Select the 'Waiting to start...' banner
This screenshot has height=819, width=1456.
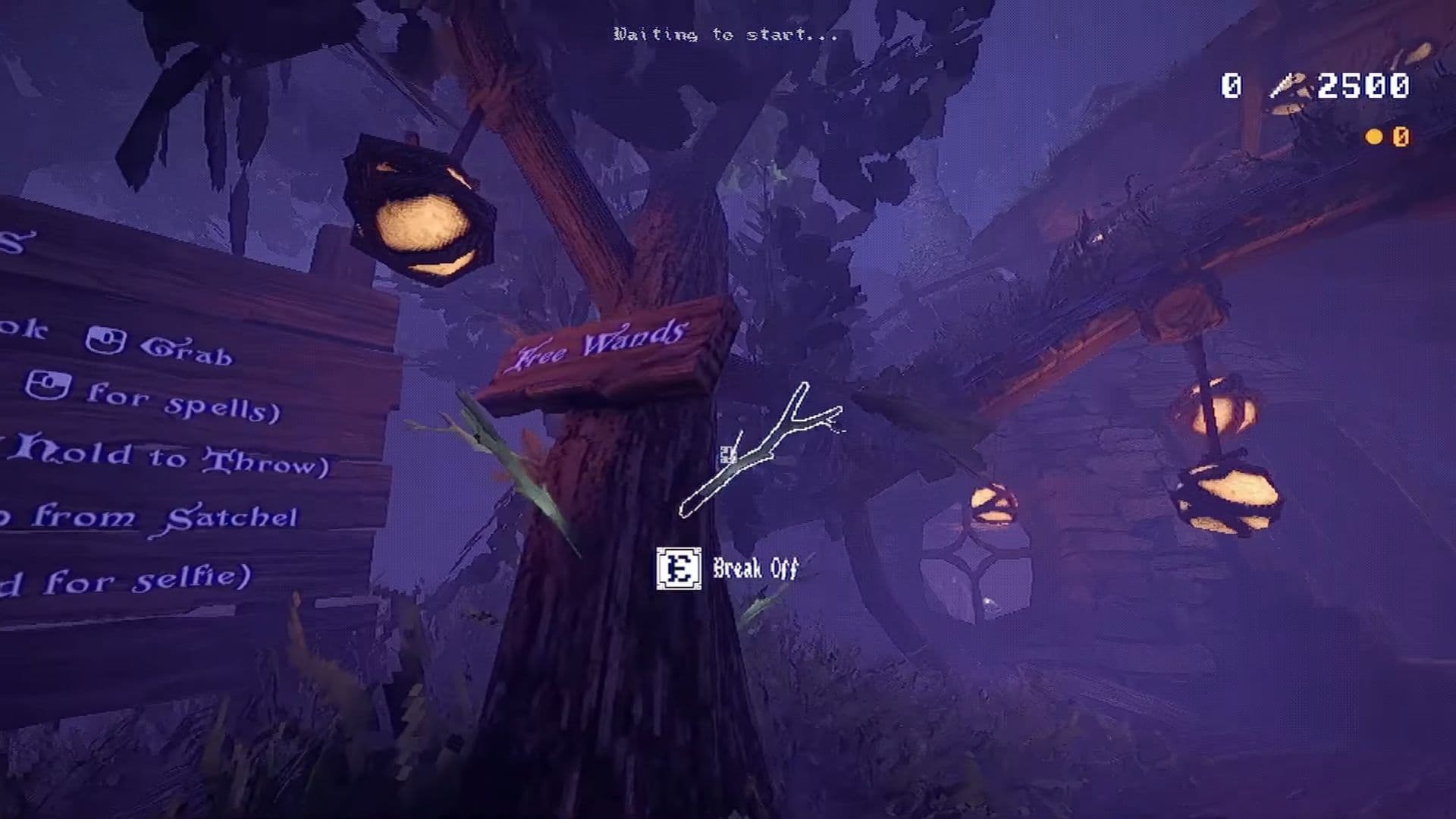[x=724, y=34]
